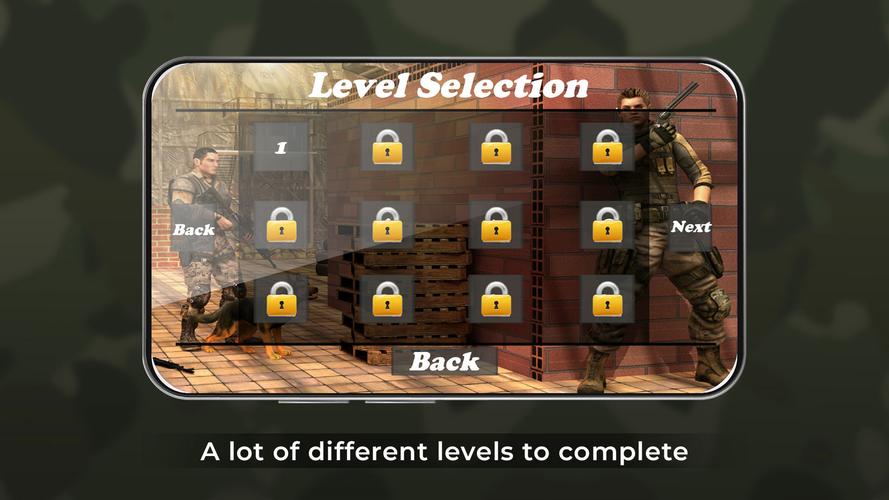Select the level 1 tile
This screenshot has height=500, width=889.
click(281, 147)
